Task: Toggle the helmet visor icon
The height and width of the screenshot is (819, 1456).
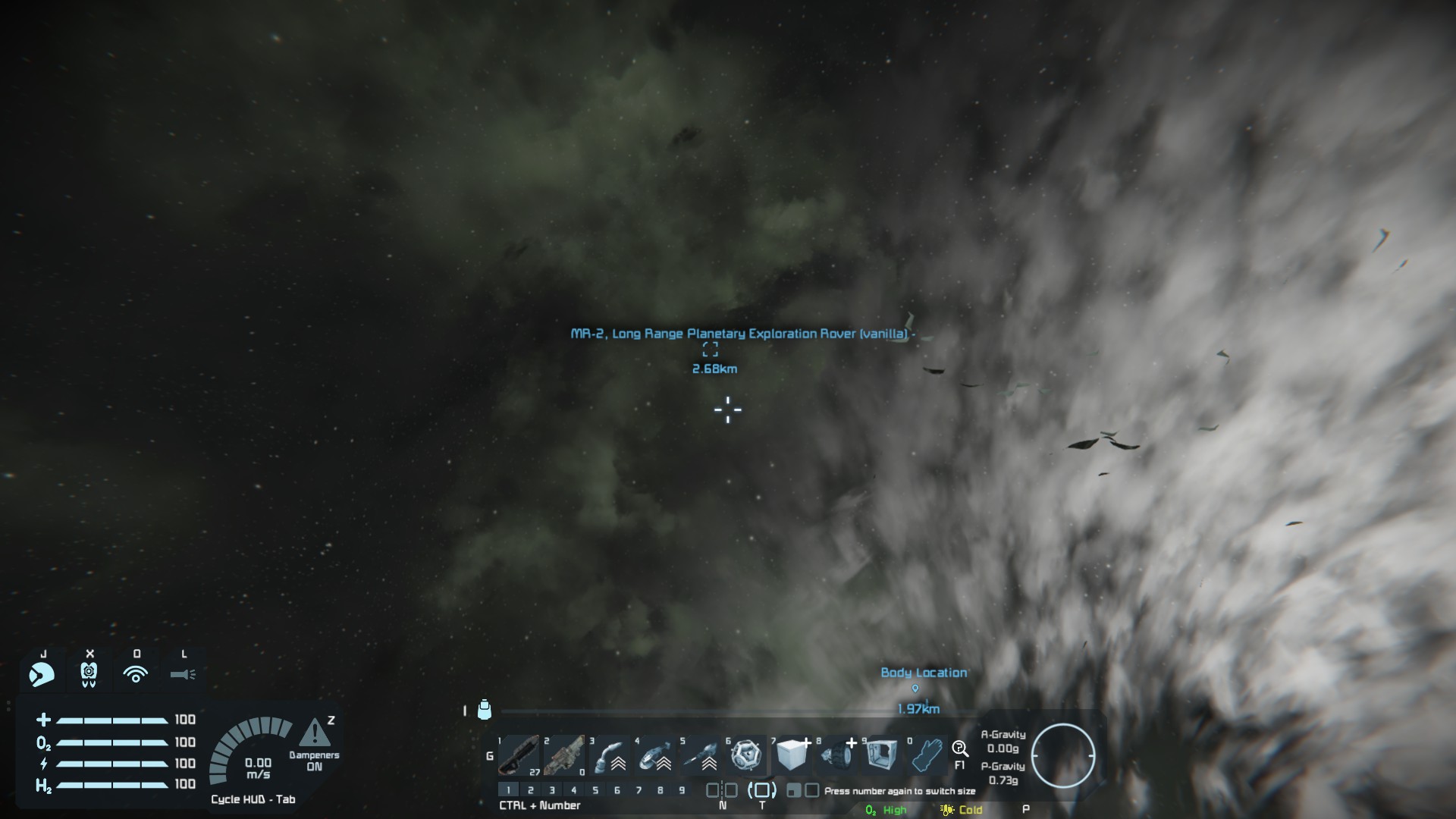Action: click(x=42, y=673)
